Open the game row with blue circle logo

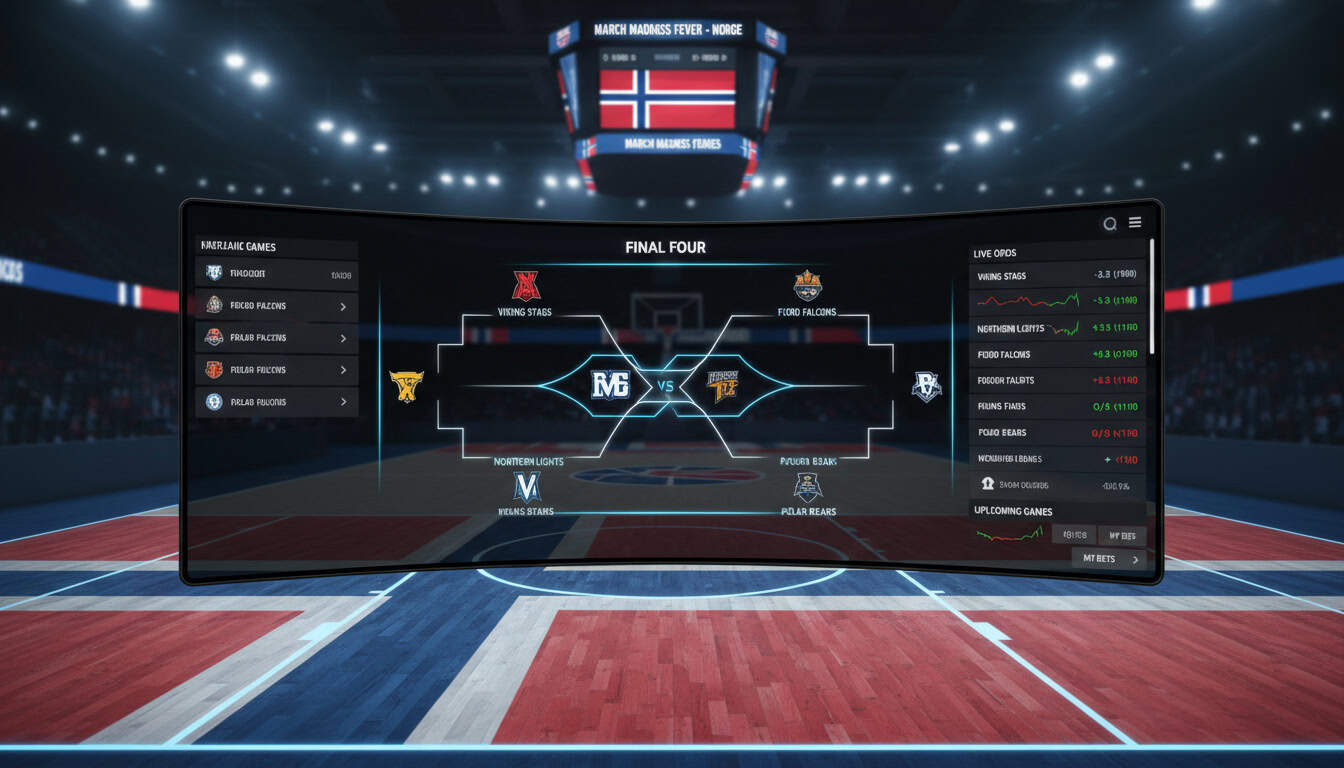(277, 402)
